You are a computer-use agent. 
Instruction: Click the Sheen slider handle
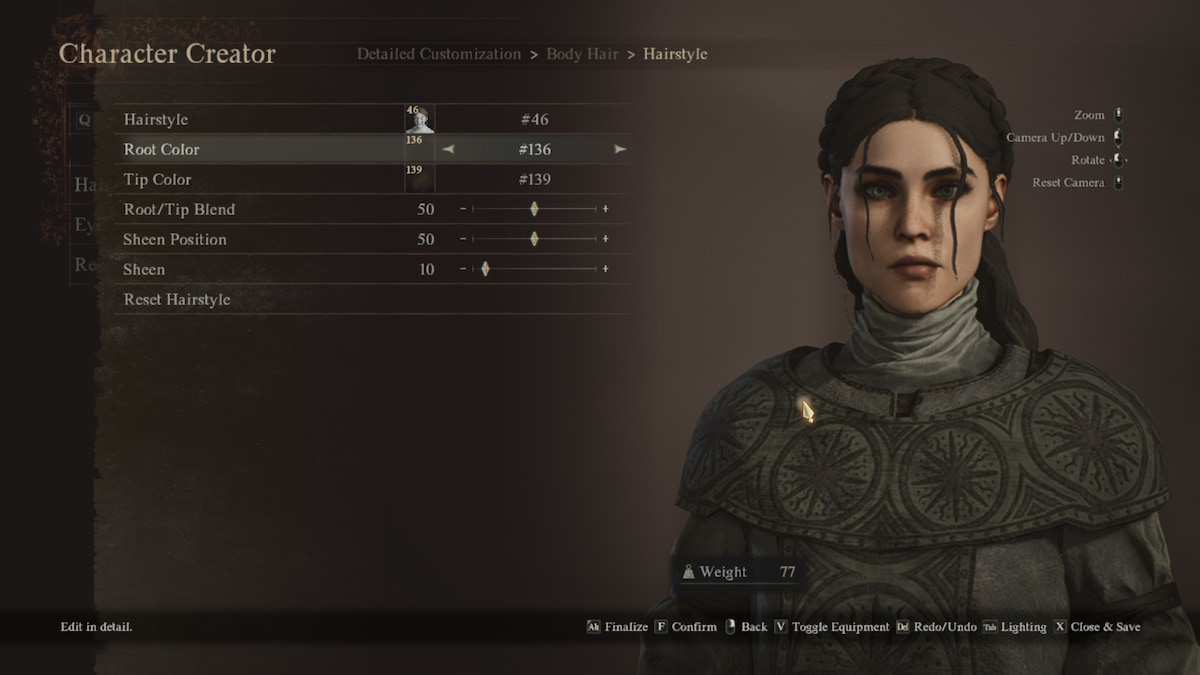pos(485,270)
